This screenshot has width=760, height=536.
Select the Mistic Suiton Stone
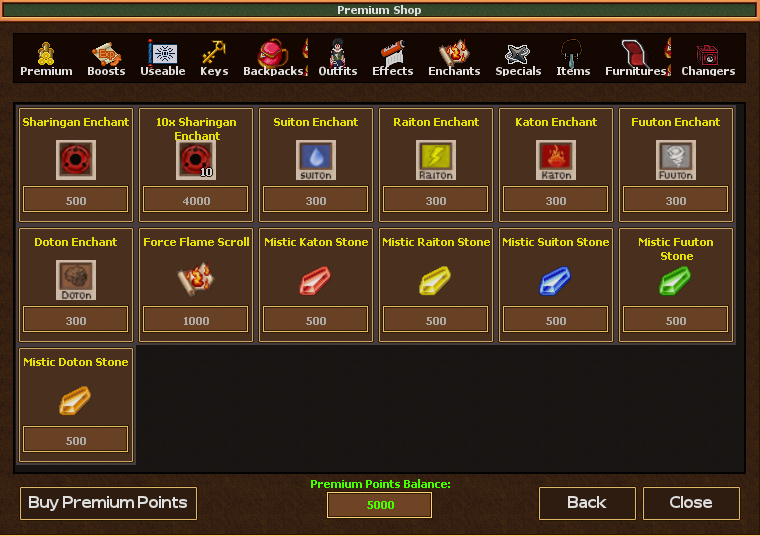pos(556,281)
